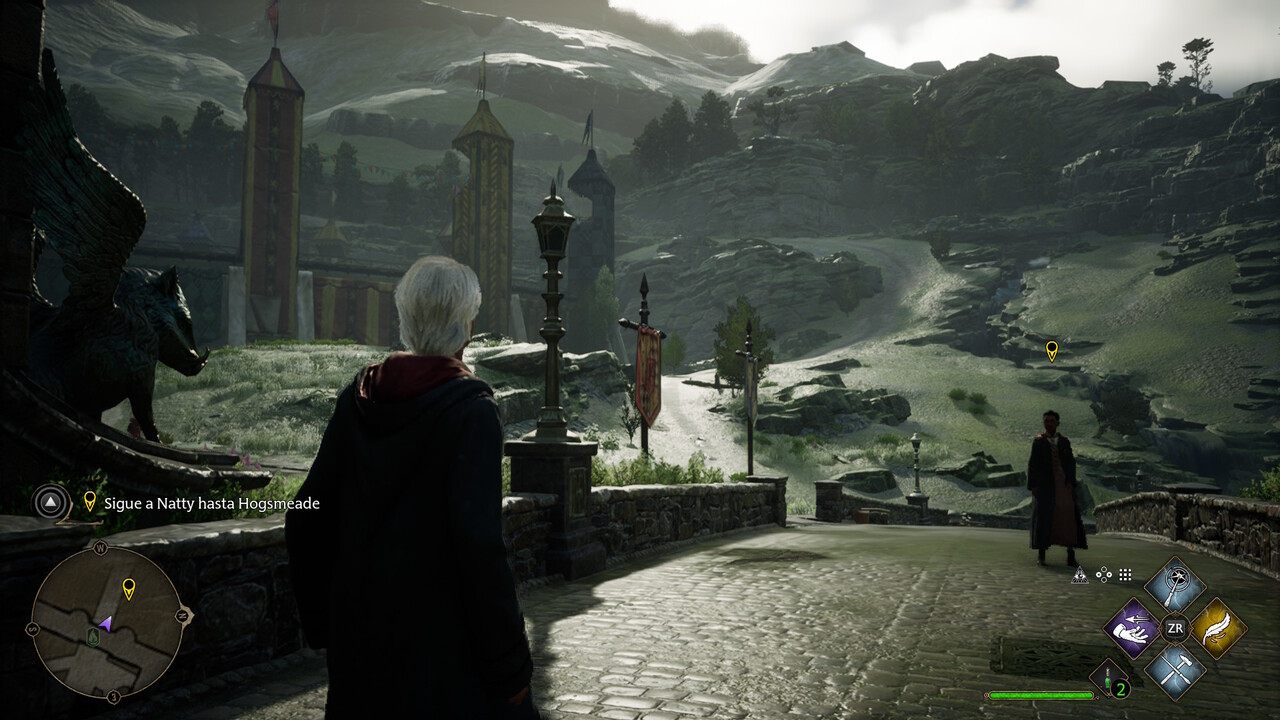Image resolution: width=1280 pixels, height=720 pixels.
Task: Activate the purple Accio spell
Action: pos(1131,629)
